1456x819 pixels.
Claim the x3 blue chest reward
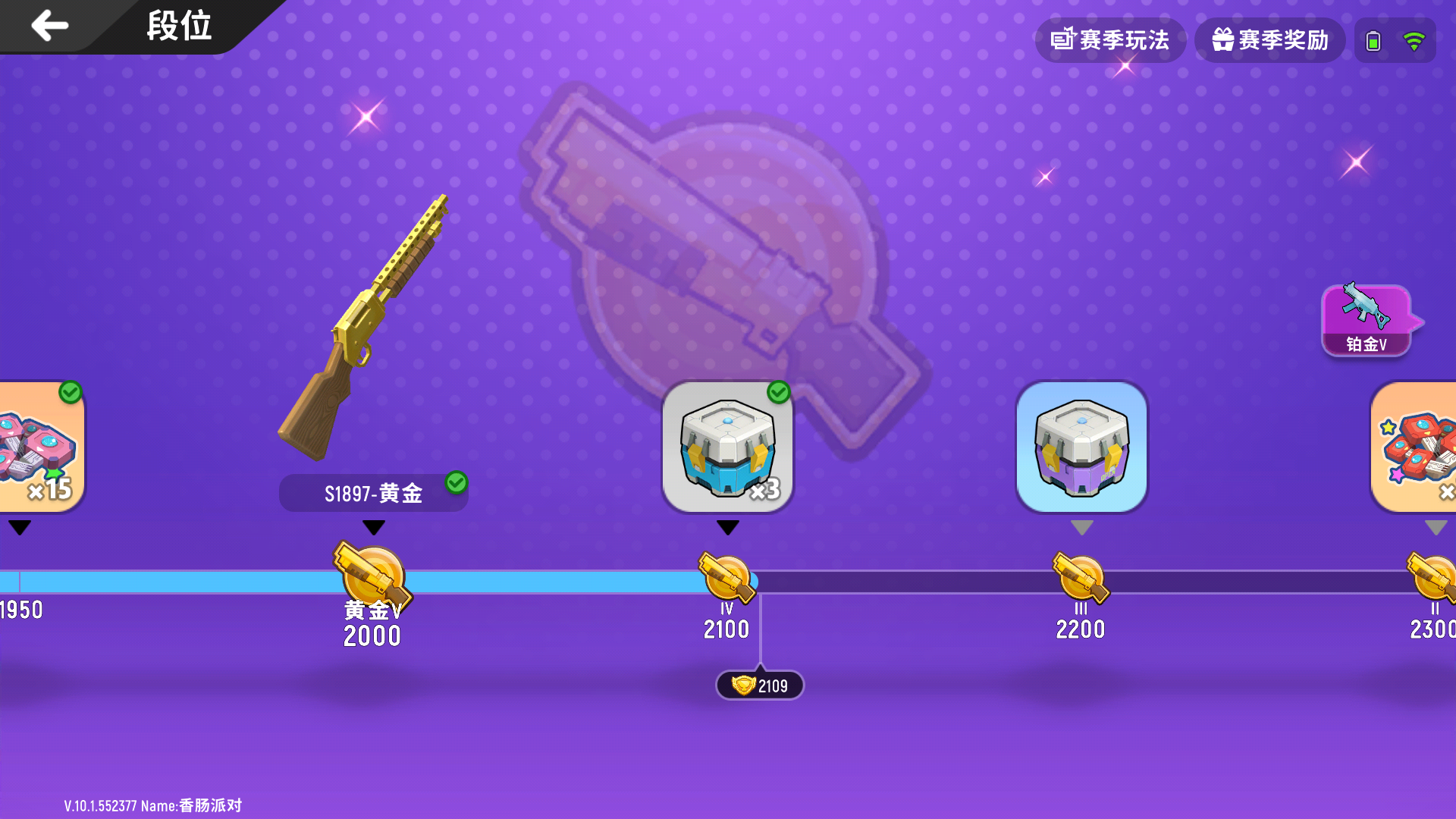point(727,447)
